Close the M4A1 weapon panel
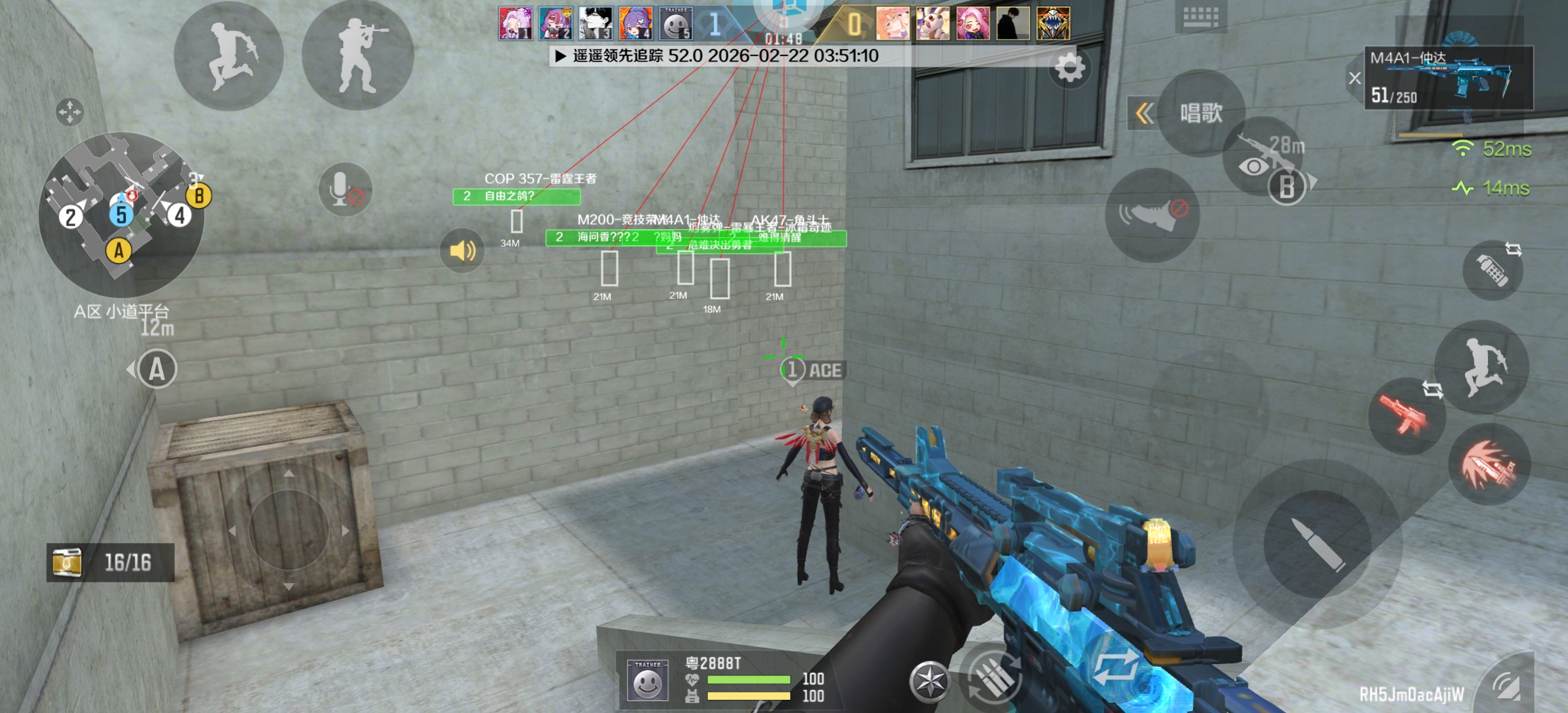Screen dimensions: 1568x713 point(1355,78)
